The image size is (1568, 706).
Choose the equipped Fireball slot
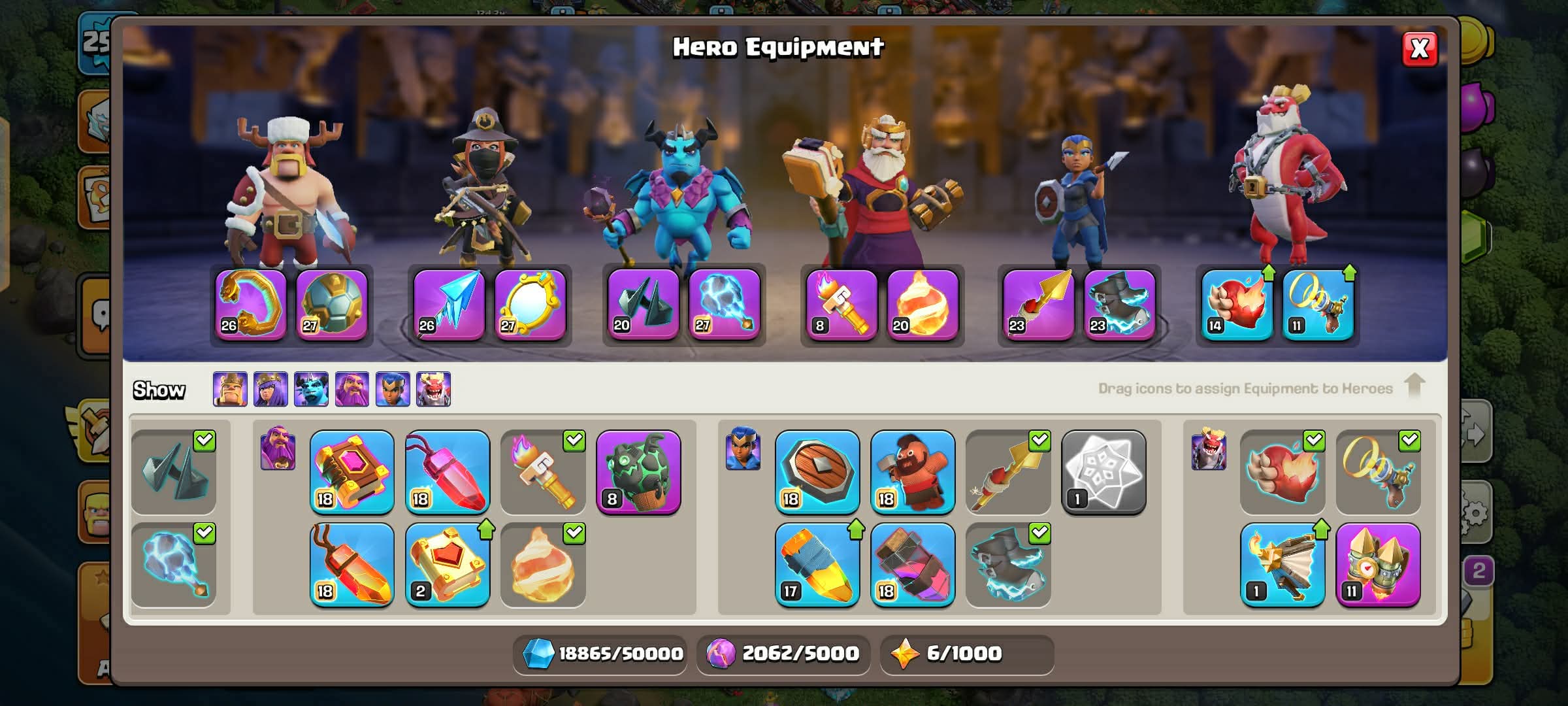click(x=923, y=305)
